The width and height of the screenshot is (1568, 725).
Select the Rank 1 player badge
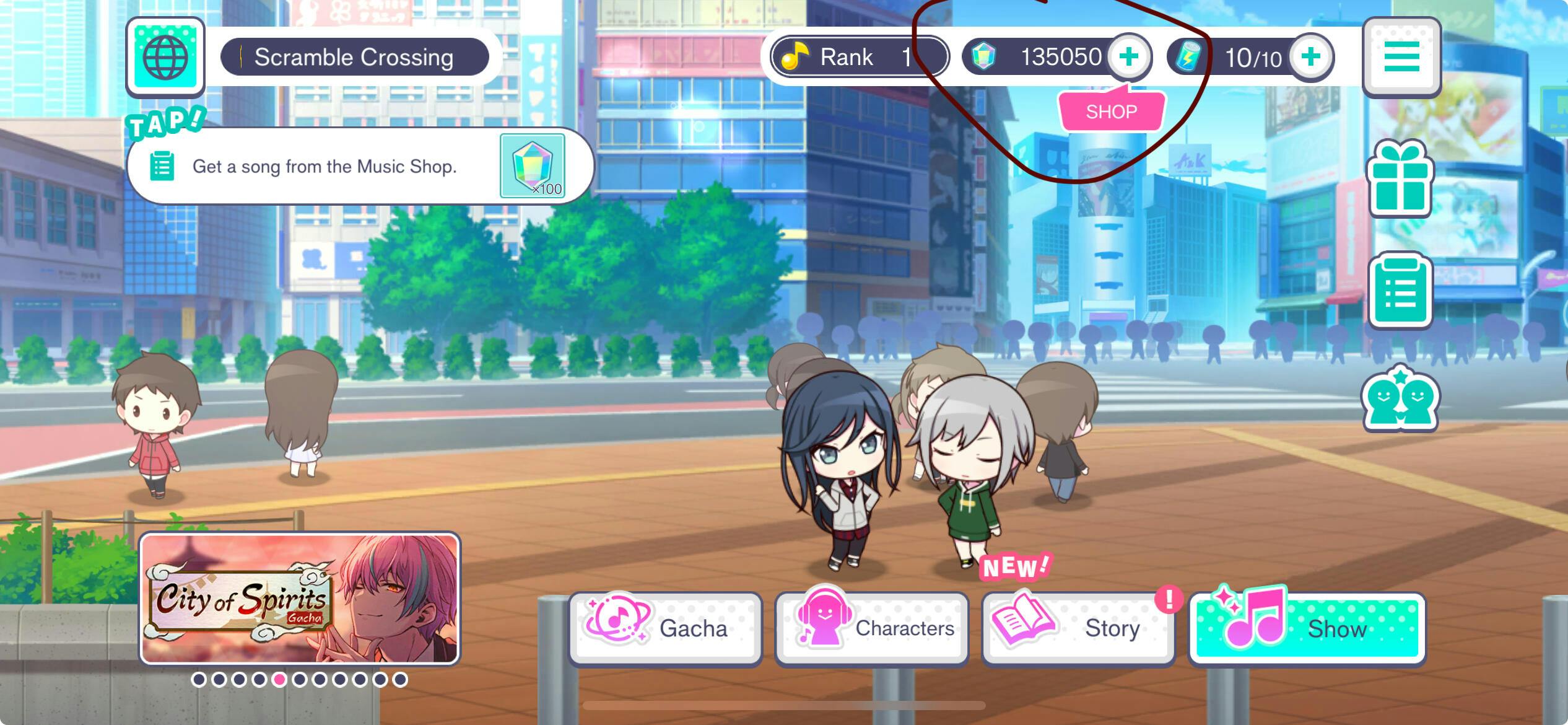pos(859,57)
